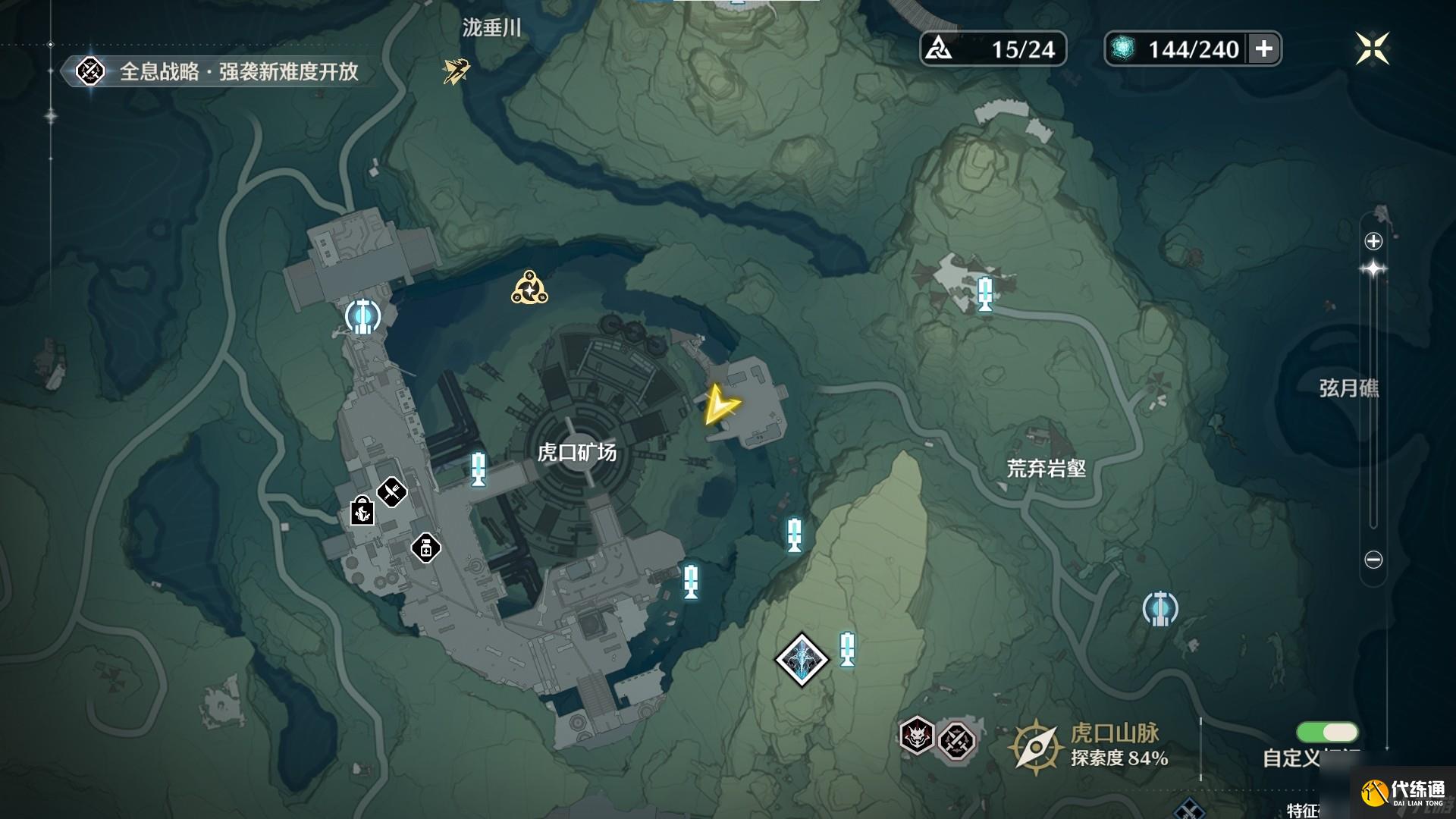Select the resonance nexus icon left of the mine
The height and width of the screenshot is (819, 1456).
point(362,318)
